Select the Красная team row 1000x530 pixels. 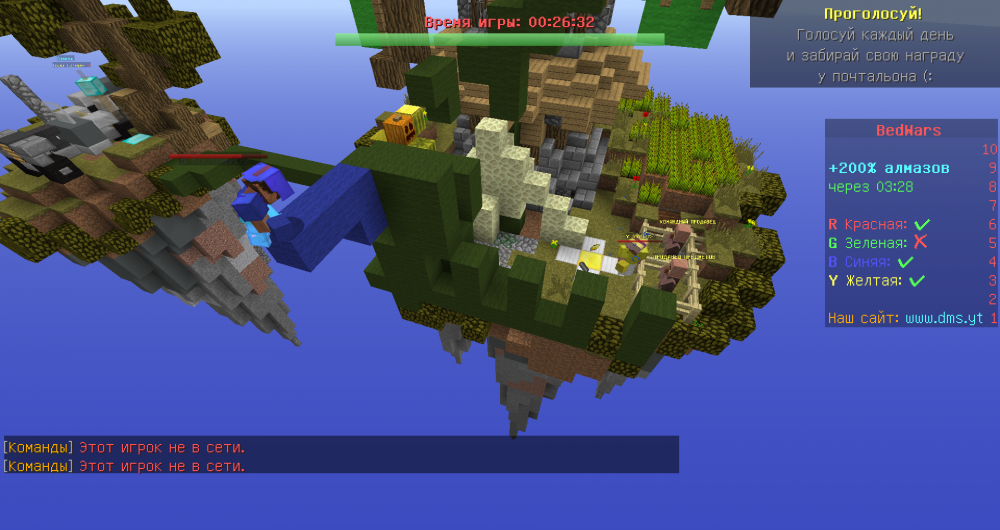(879, 224)
